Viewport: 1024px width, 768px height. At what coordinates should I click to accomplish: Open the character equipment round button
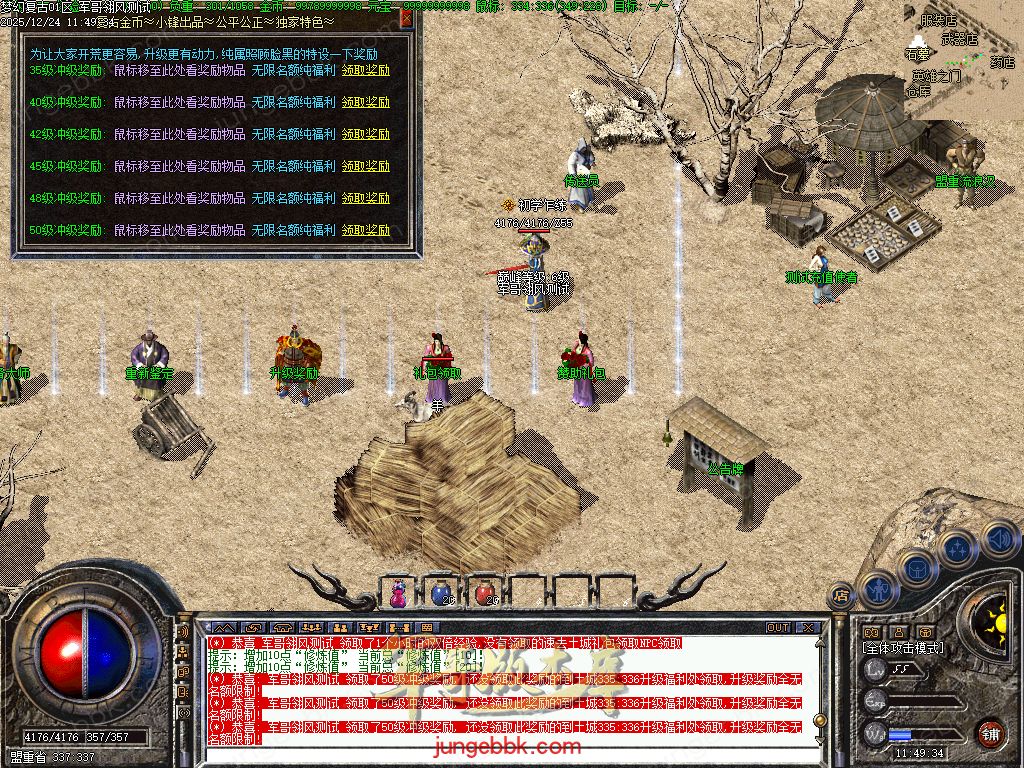[x=877, y=592]
